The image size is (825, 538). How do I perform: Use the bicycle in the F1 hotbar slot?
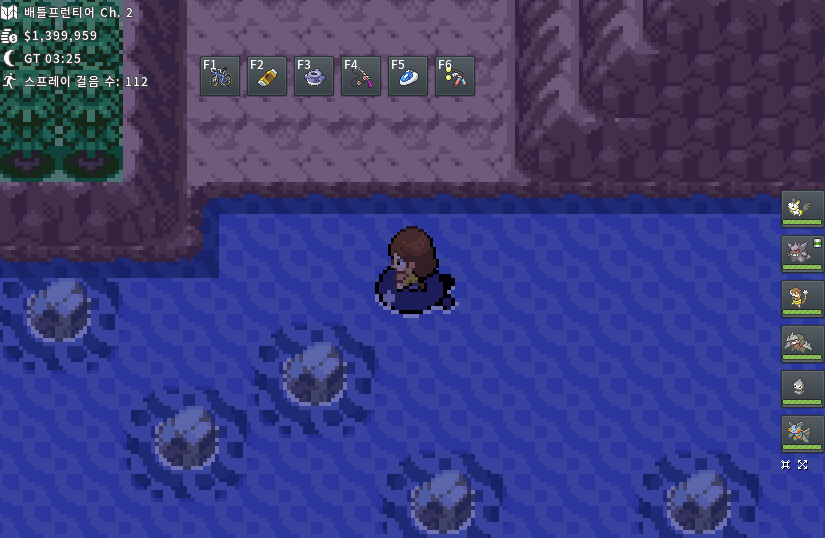click(220, 76)
